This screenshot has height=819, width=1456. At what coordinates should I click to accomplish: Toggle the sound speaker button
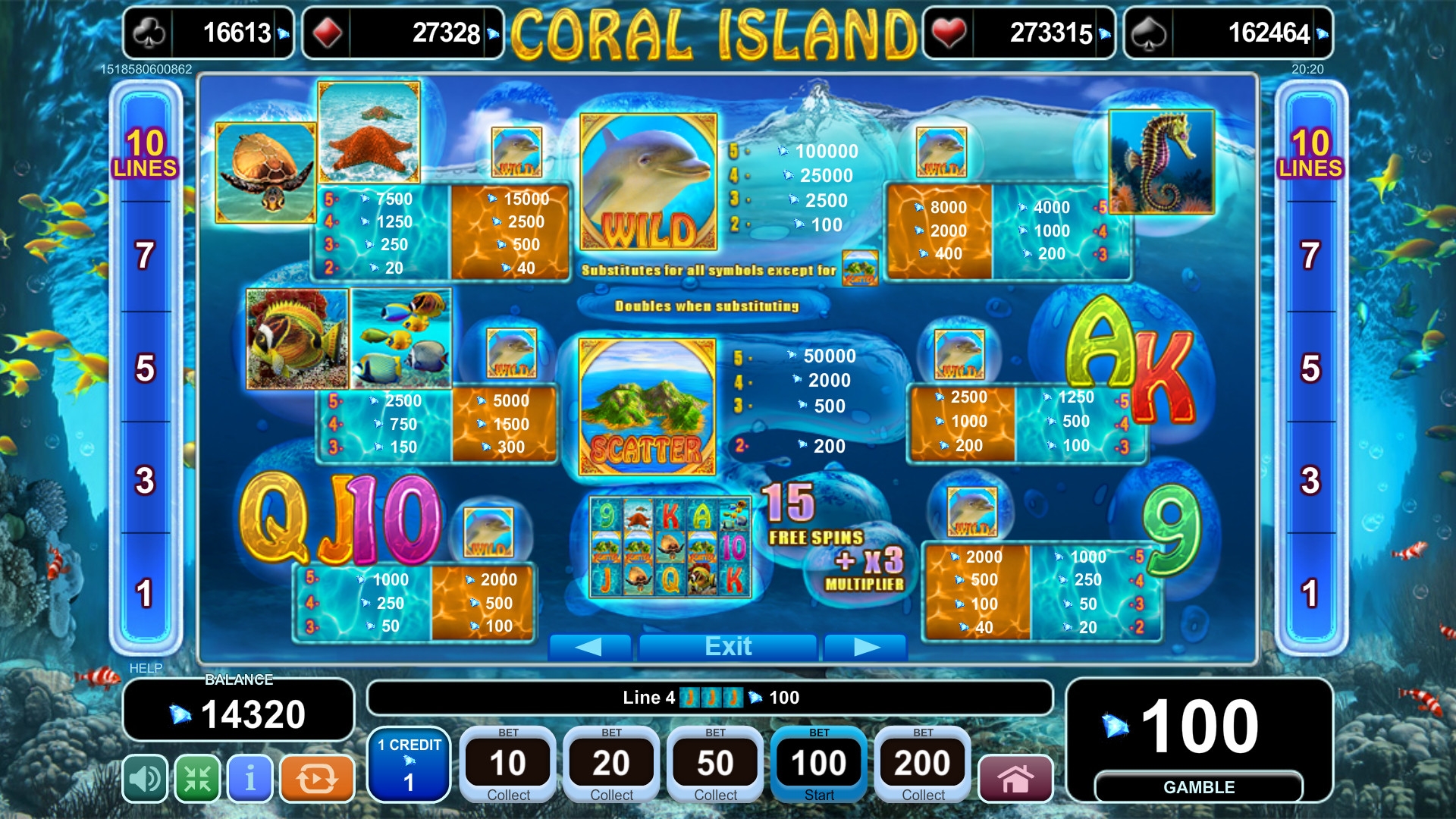145,778
